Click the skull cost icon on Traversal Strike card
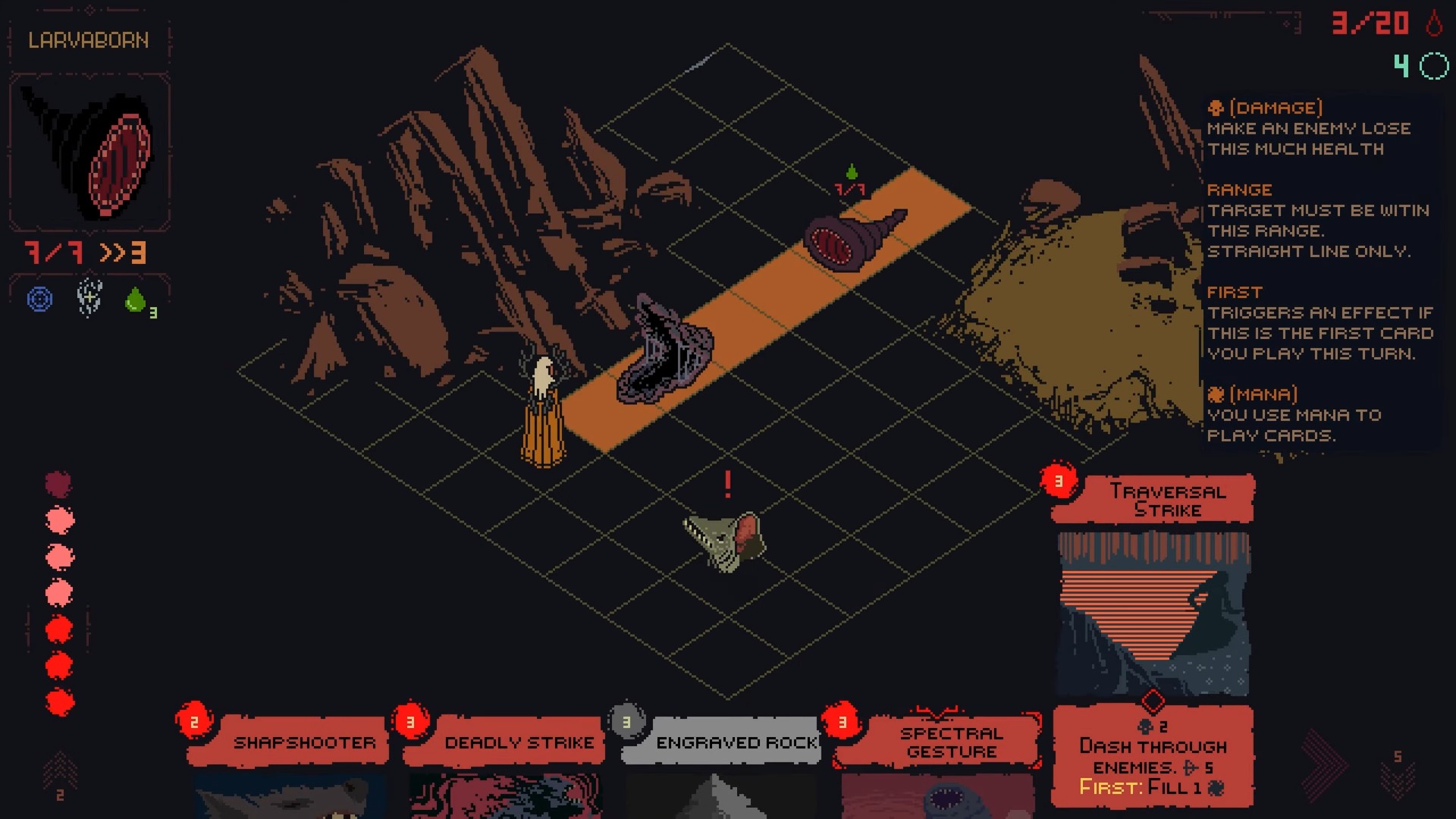The width and height of the screenshot is (1456, 819). [1147, 725]
